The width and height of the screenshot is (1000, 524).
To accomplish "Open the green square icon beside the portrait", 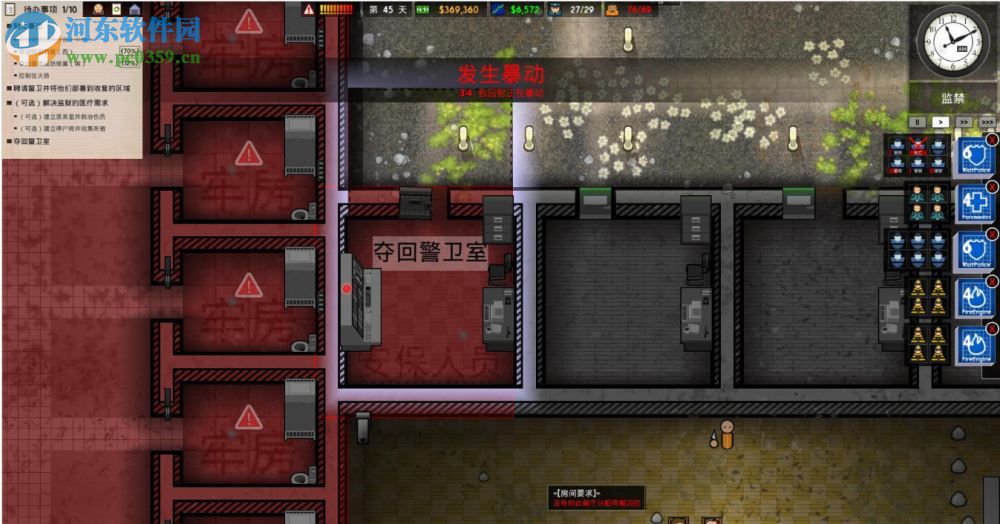I will pos(117,9).
